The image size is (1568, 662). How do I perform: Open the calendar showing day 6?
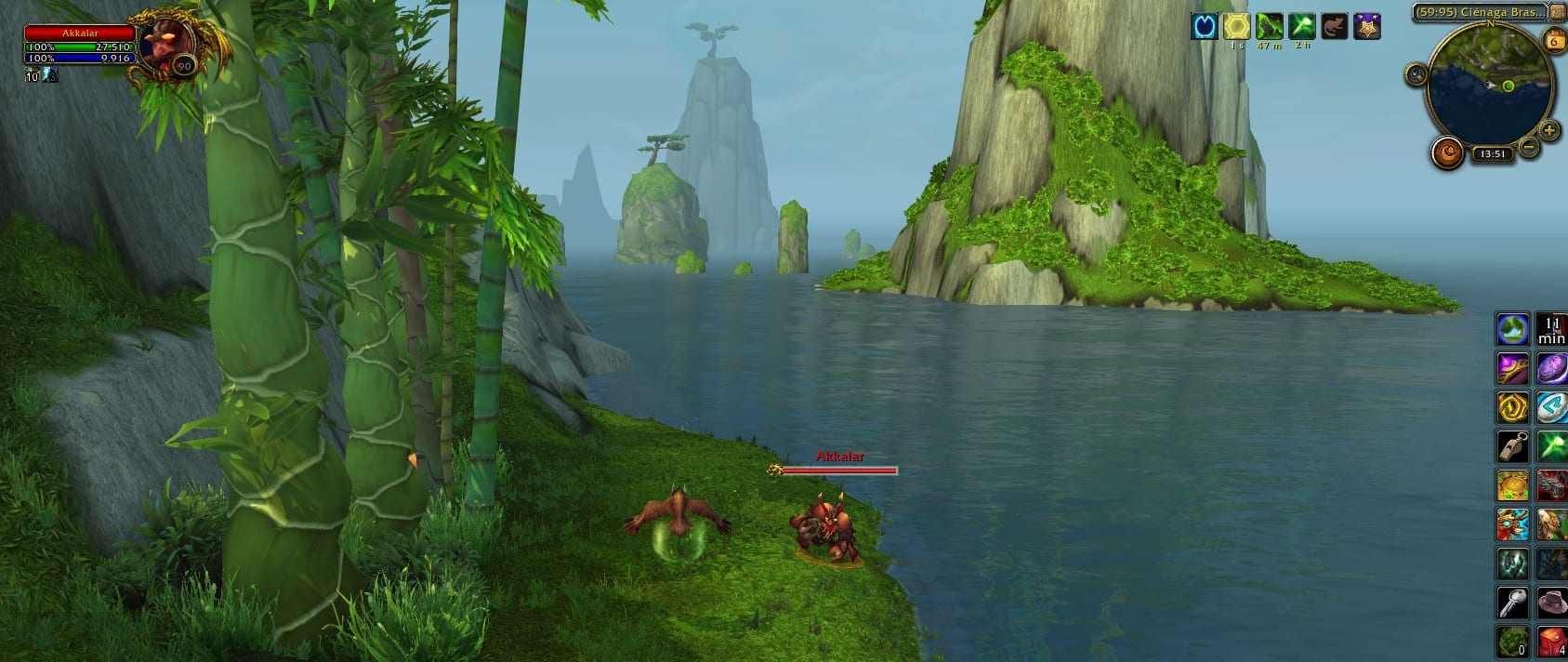(1553, 40)
